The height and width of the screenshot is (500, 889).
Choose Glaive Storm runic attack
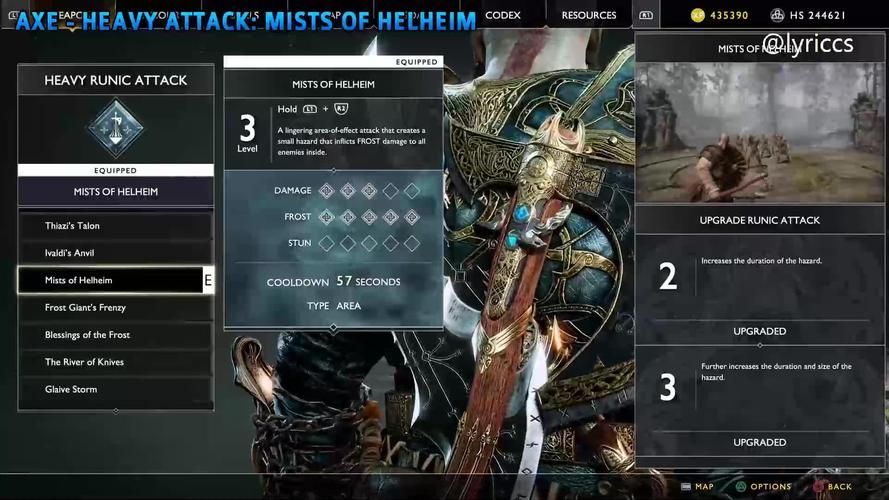[x=115, y=389]
